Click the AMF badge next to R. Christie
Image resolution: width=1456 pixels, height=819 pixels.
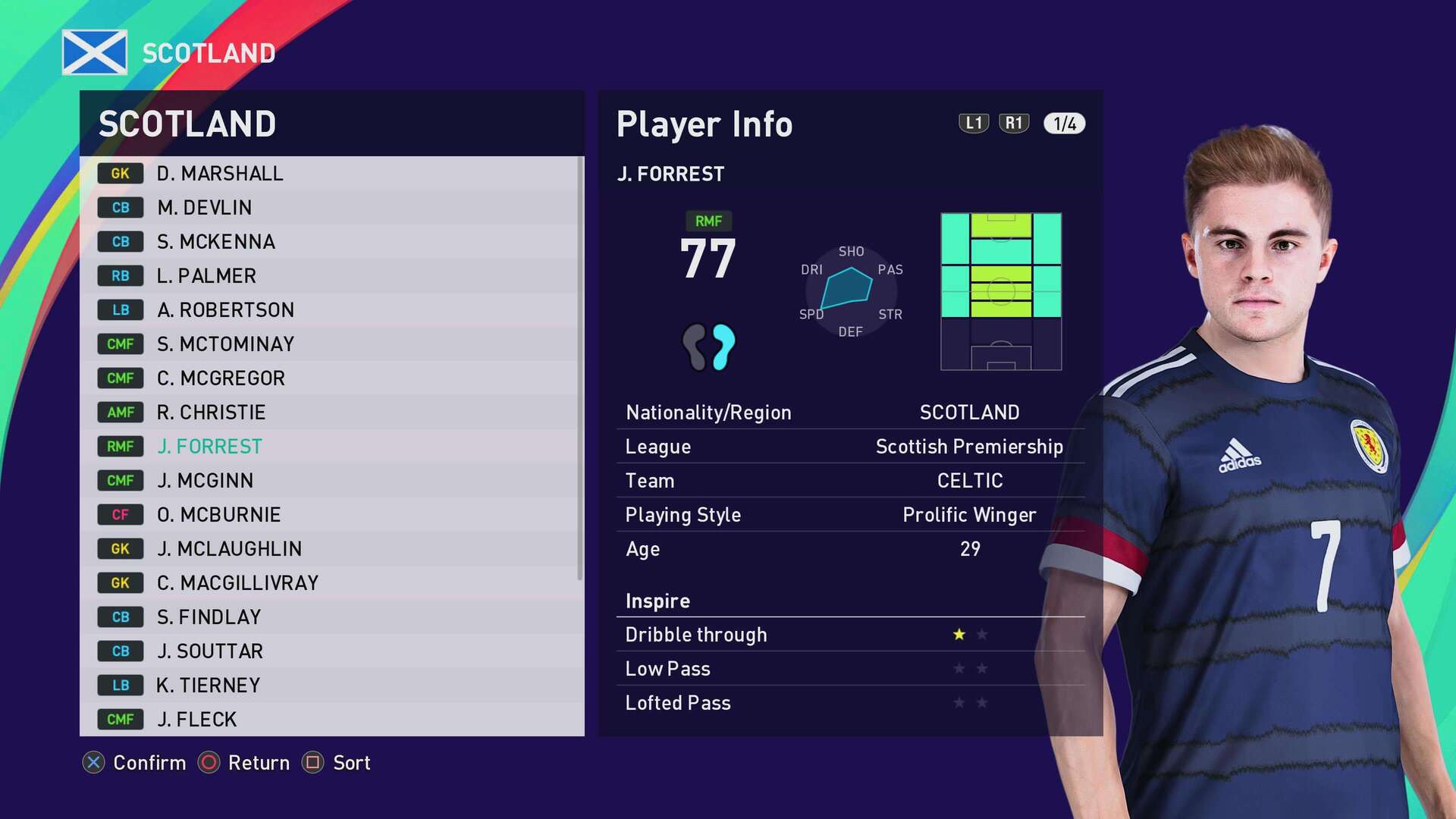[120, 412]
